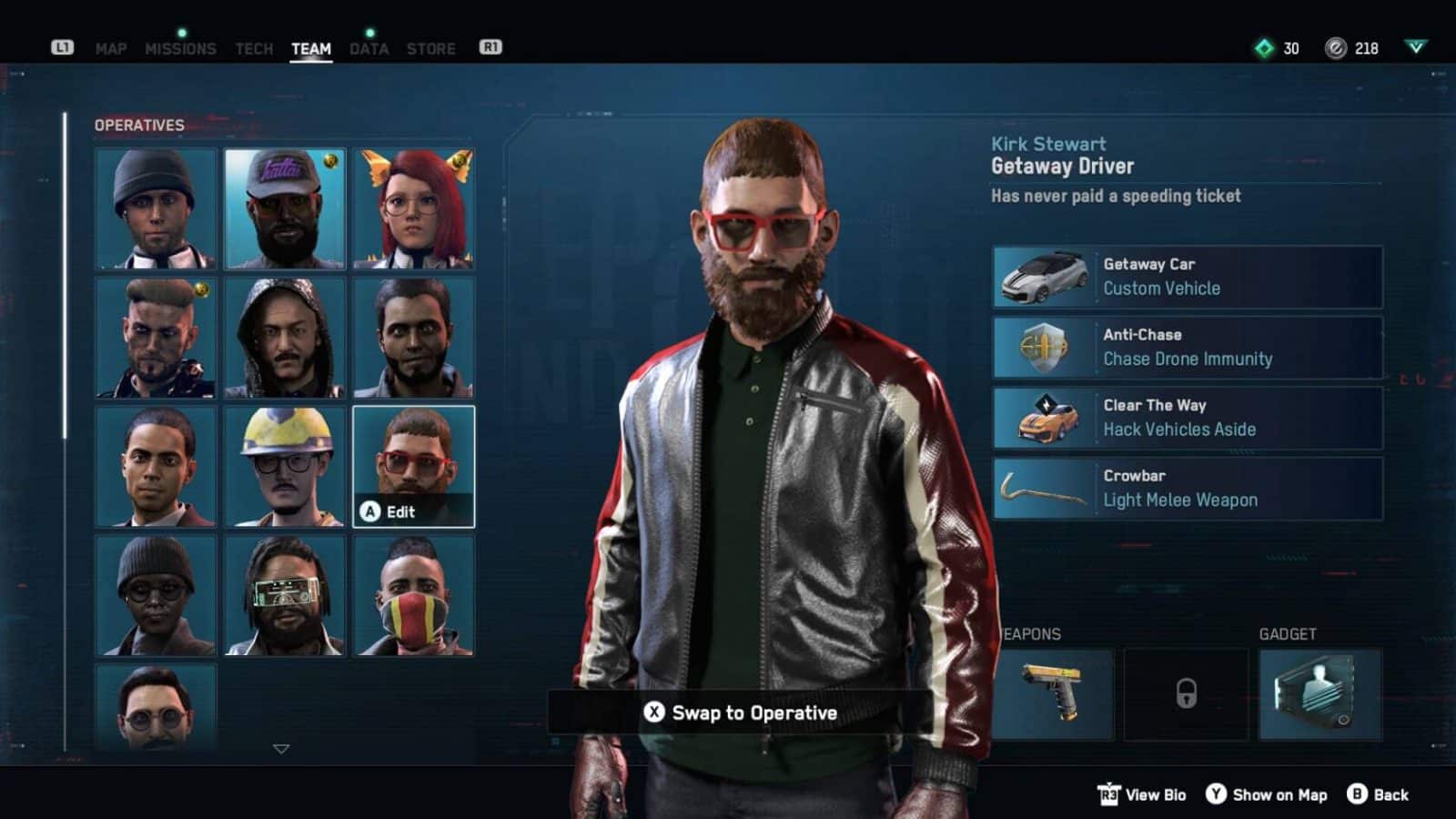Select the red-haired operative with cat ears
The image size is (1456, 819).
(x=413, y=207)
